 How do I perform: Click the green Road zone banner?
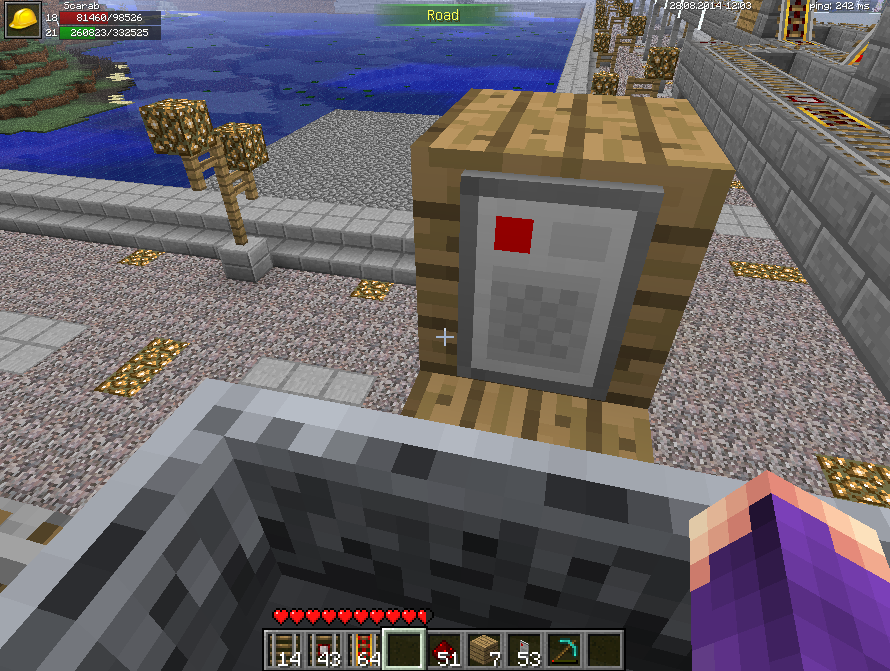(443, 15)
